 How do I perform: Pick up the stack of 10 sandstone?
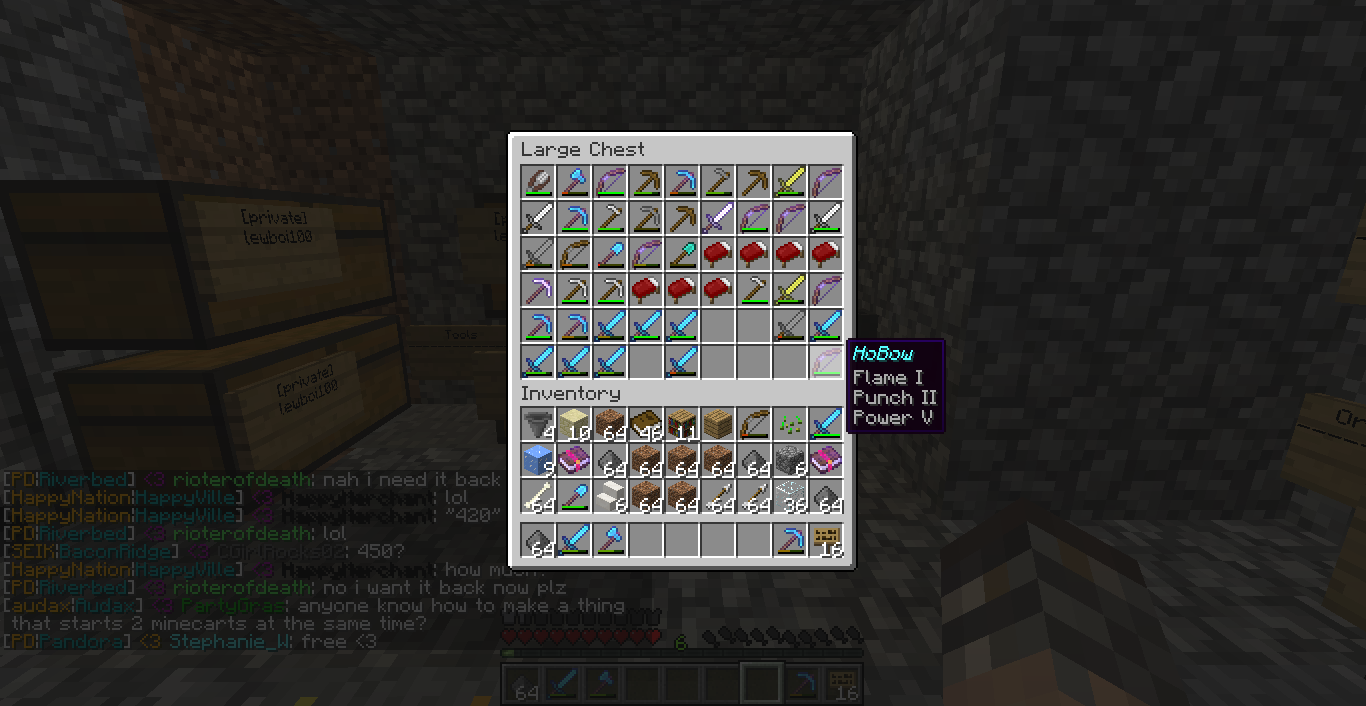pyautogui.click(x=574, y=424)
